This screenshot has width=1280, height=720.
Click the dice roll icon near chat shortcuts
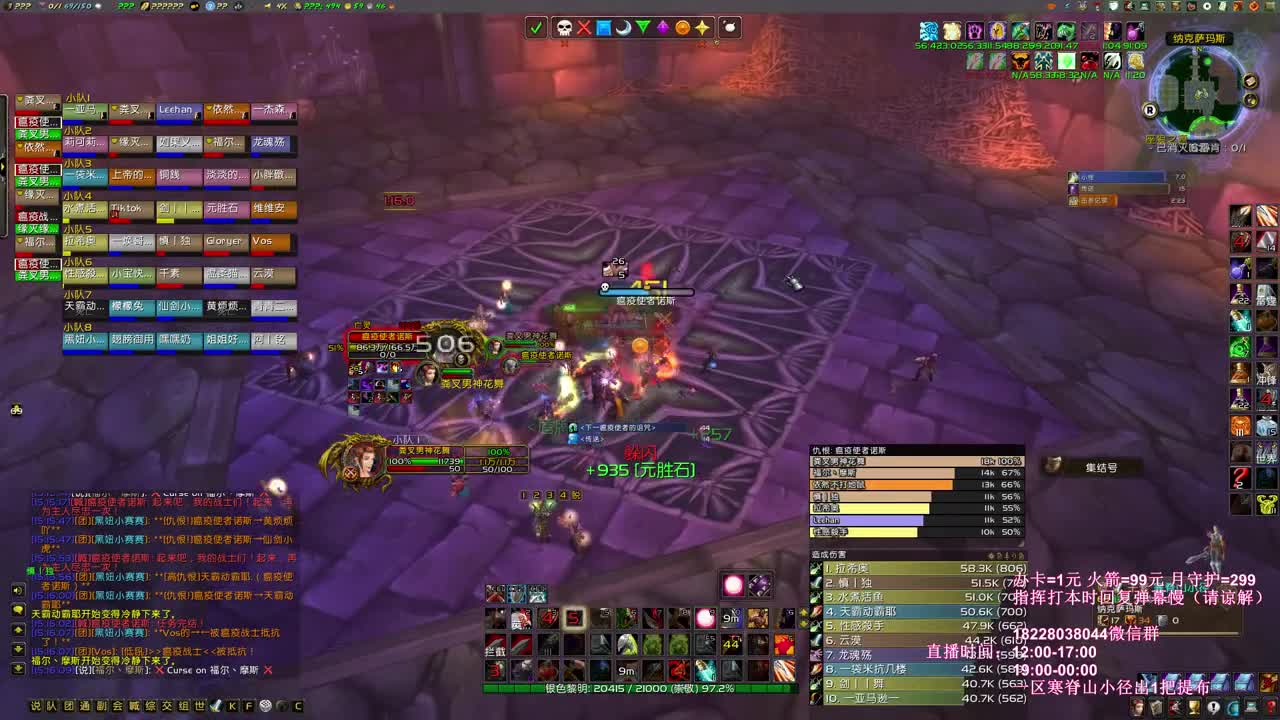coord(264,707)
